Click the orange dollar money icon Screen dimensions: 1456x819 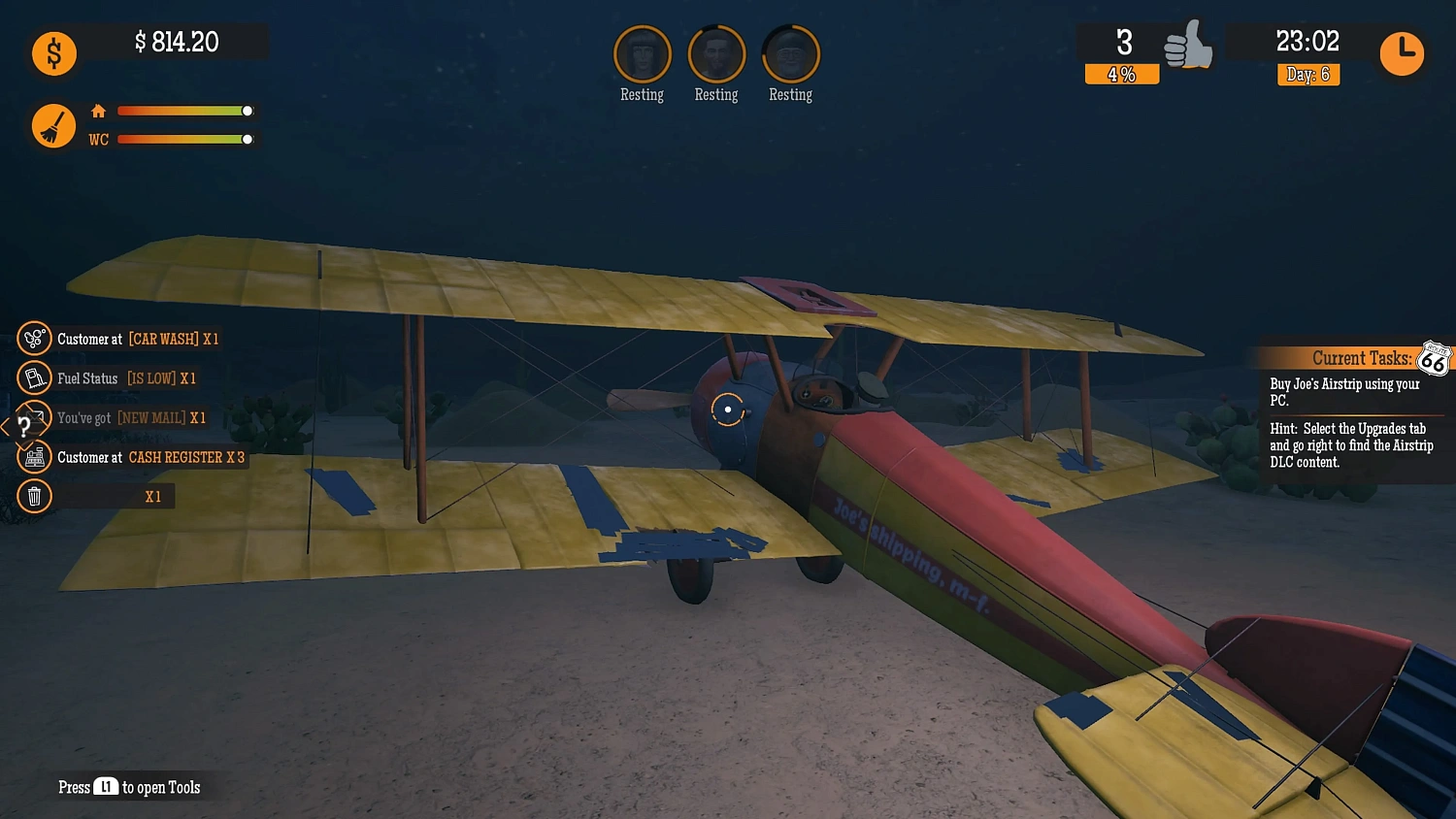pos(54,53)
